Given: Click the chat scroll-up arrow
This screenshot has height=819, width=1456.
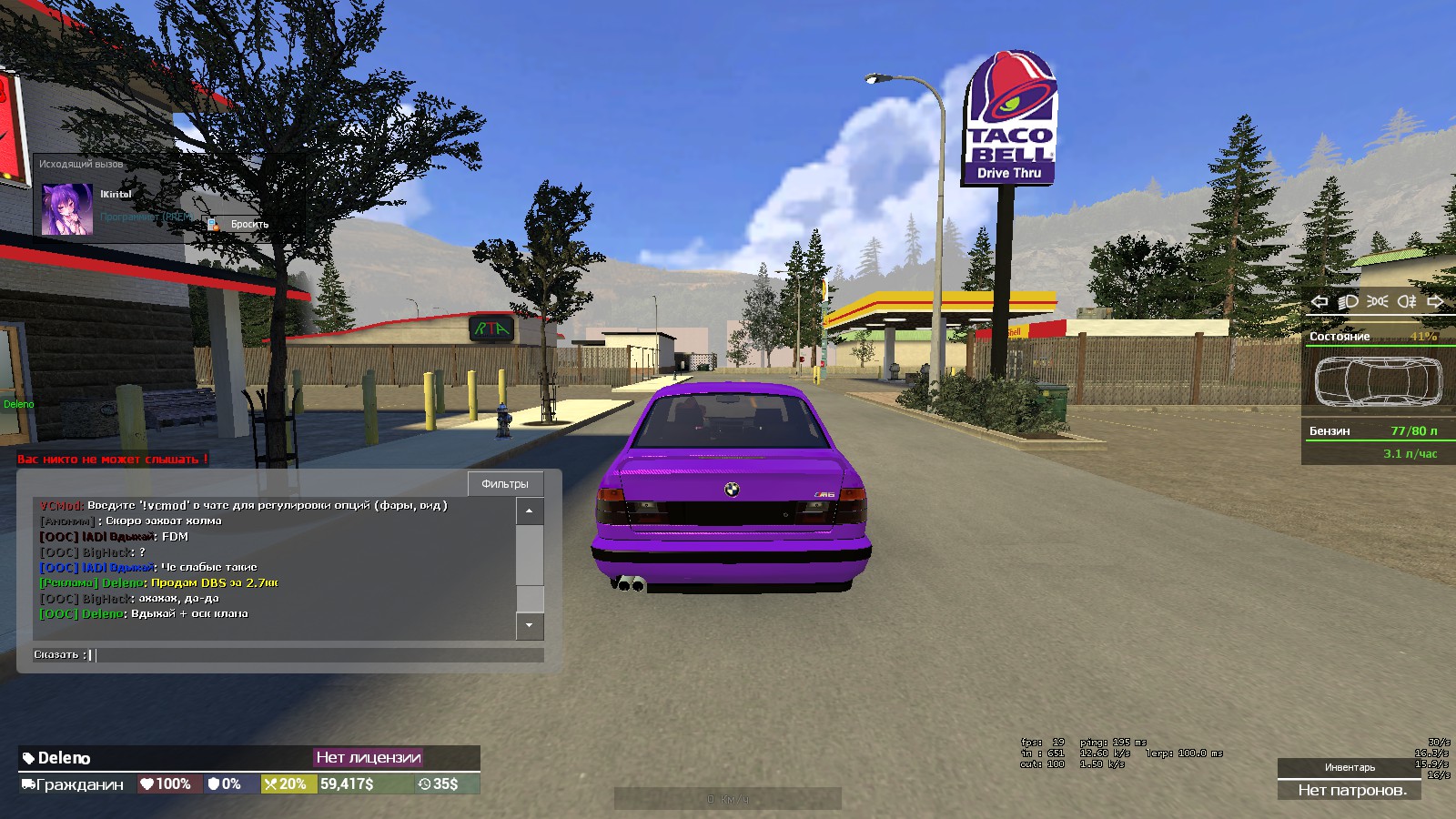Looking at the screenshot, I should point(530,511).
